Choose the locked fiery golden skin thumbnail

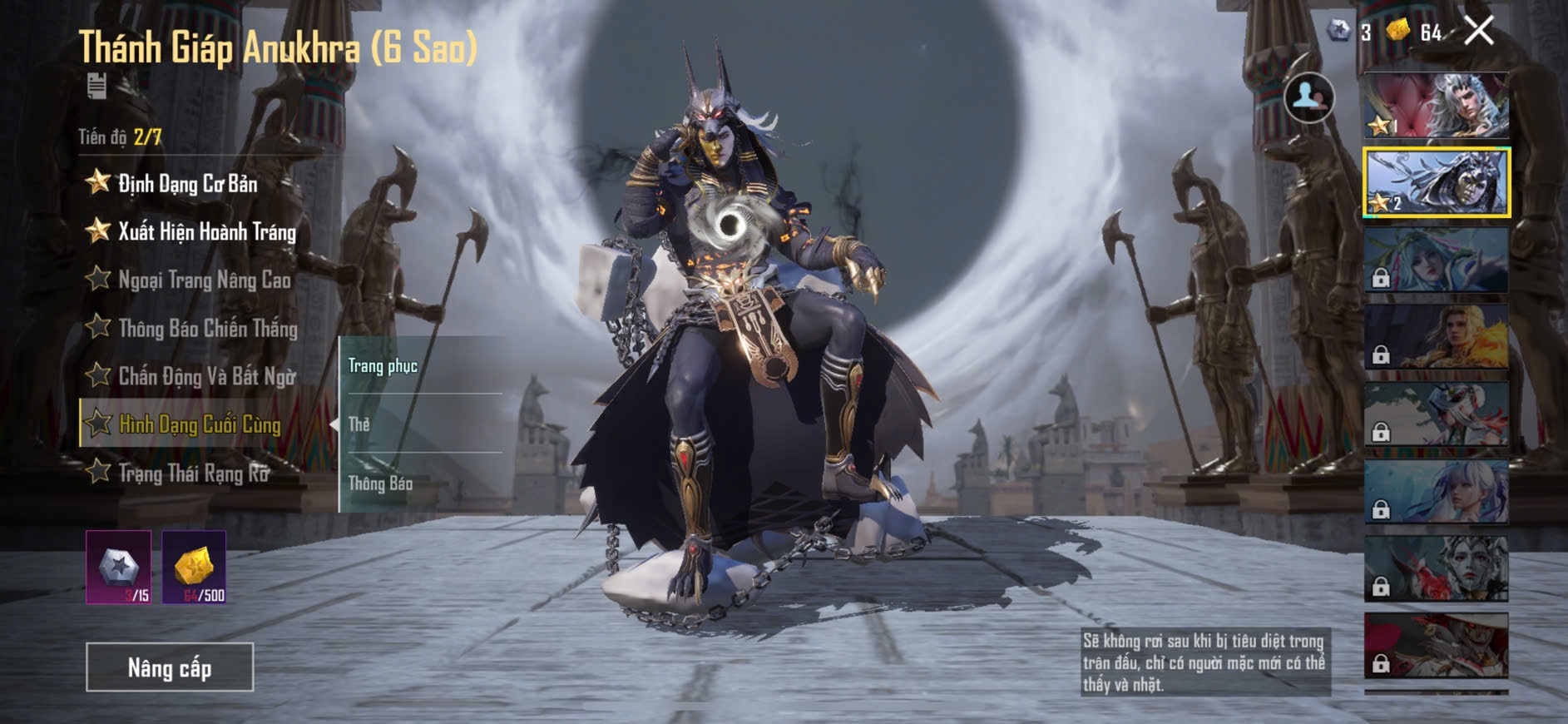pos(1436,336)
